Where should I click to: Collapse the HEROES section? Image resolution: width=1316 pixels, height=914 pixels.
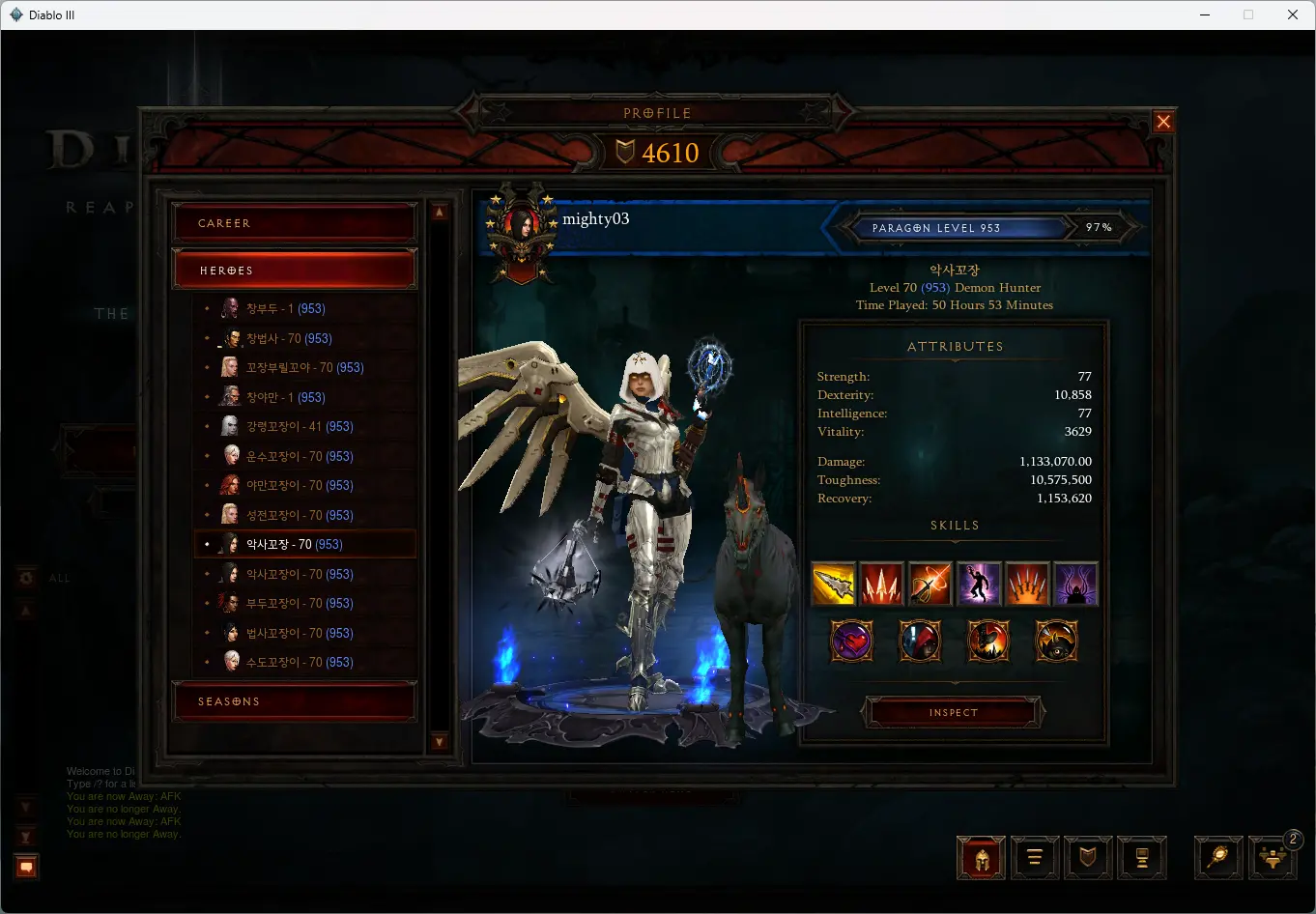tap(295, 269)
